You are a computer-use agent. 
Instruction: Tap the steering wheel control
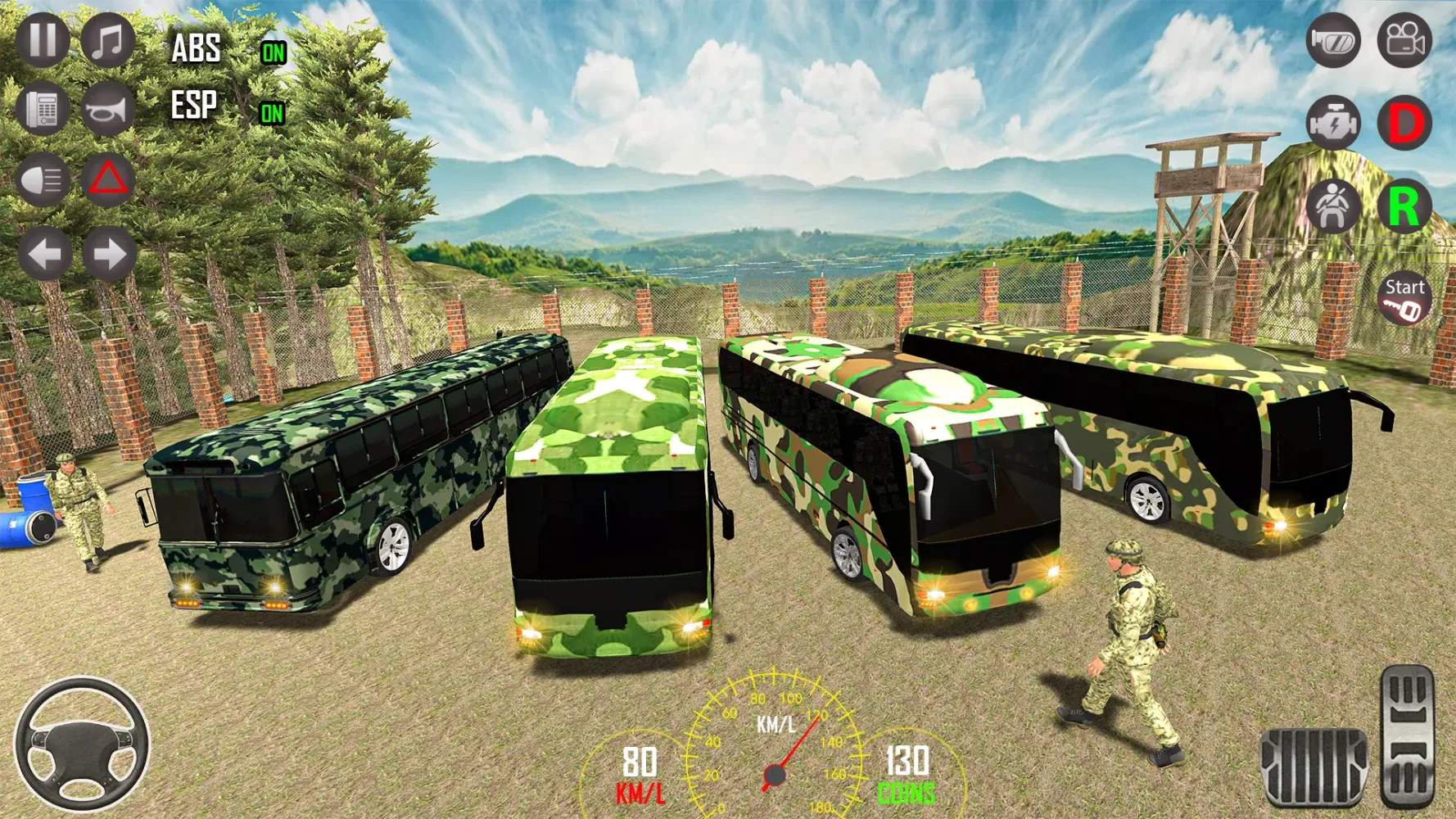pos(82,744)
